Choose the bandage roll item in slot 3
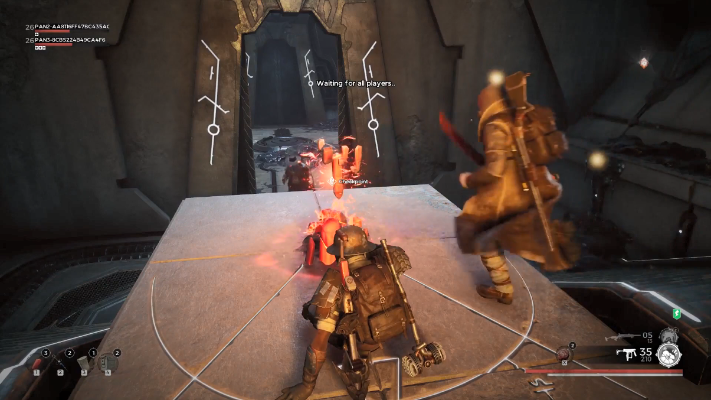 pos(84,362)
